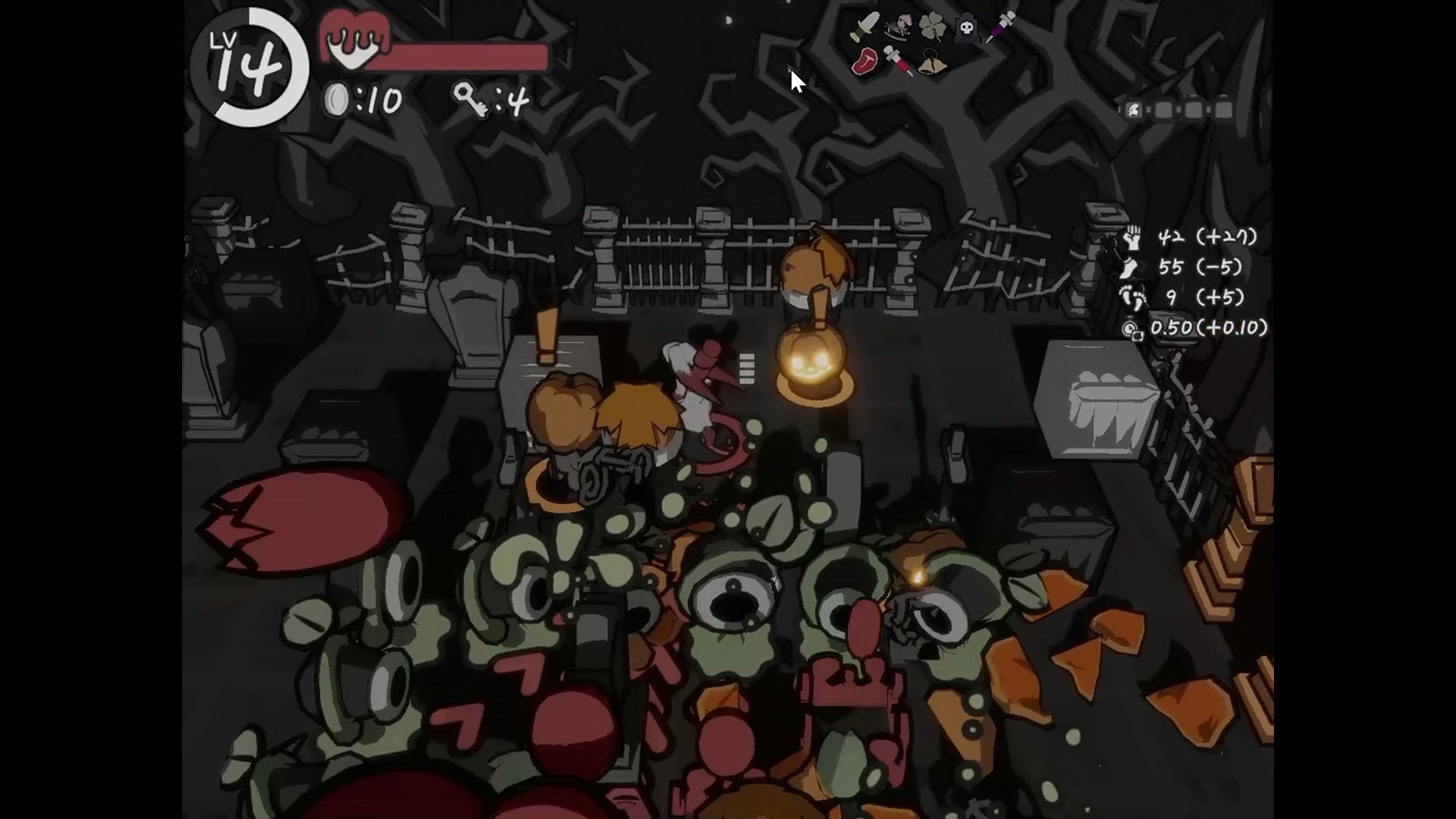
Task: Select the tombstone skull item icon
Action: (x=967, y=27)
